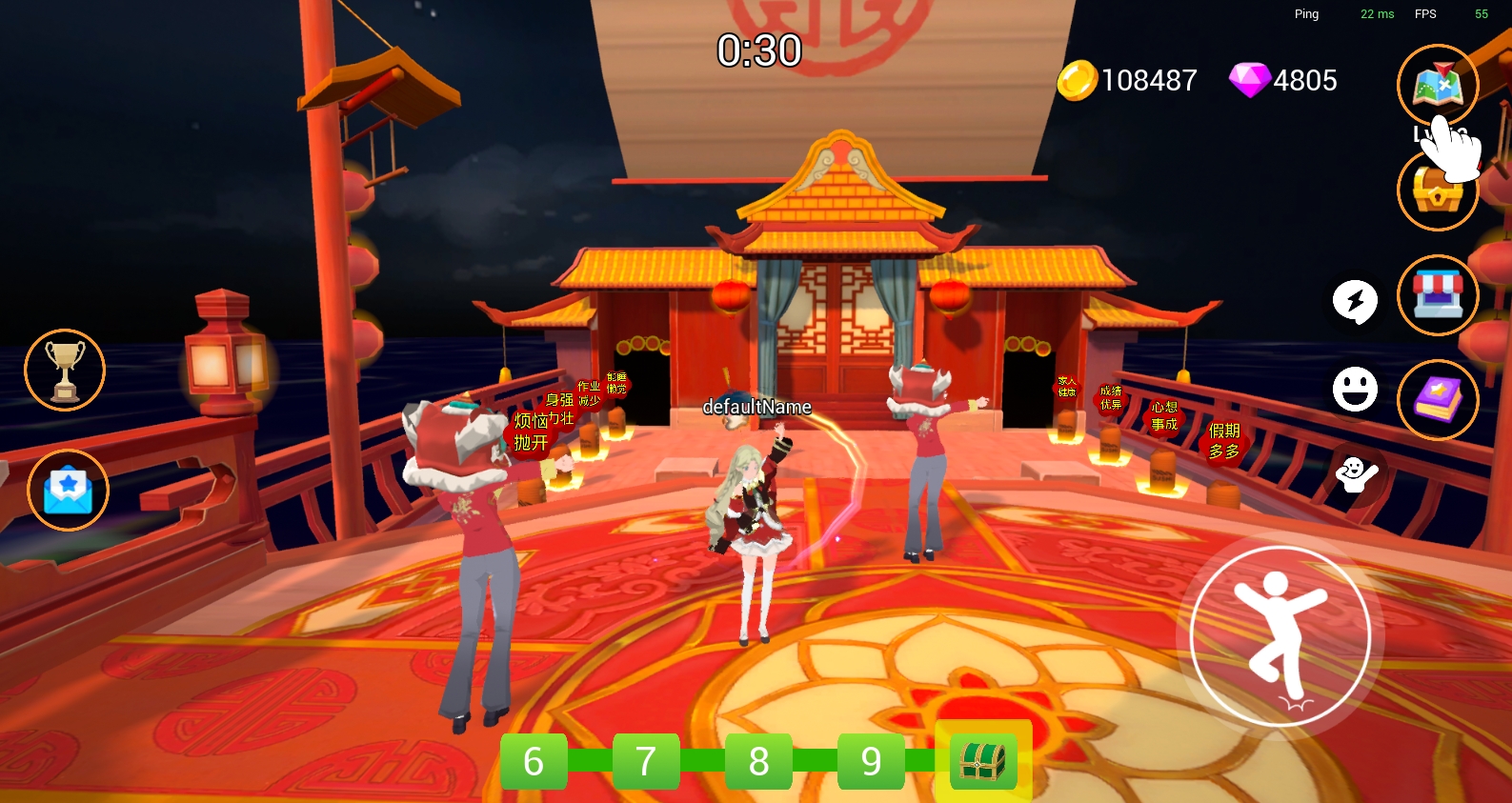1512x803 pixels.
Task: Open the map icon button
Action: click(x=1437, y=85)
